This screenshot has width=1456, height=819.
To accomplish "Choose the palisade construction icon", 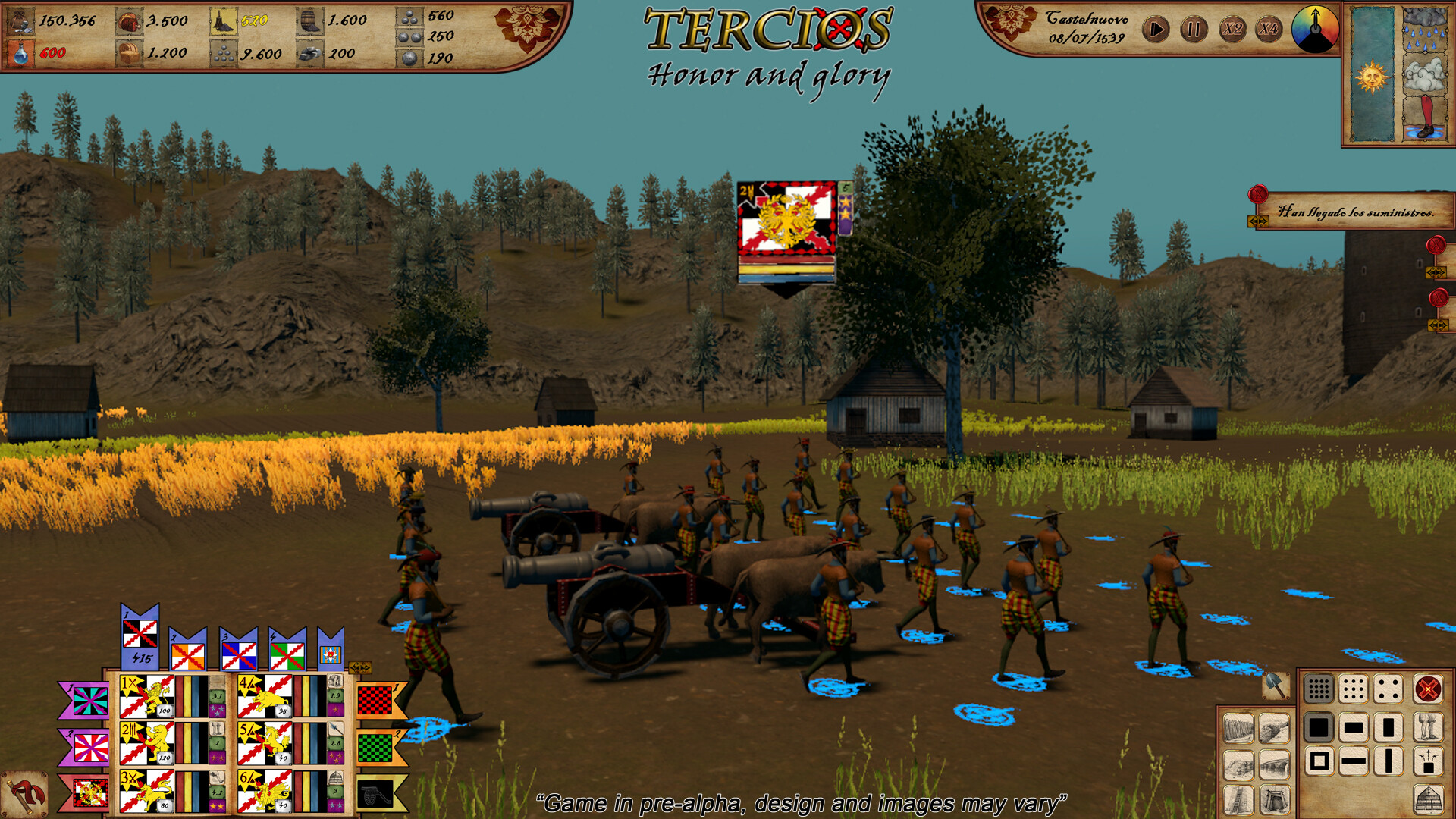I will click(1238, 728).
